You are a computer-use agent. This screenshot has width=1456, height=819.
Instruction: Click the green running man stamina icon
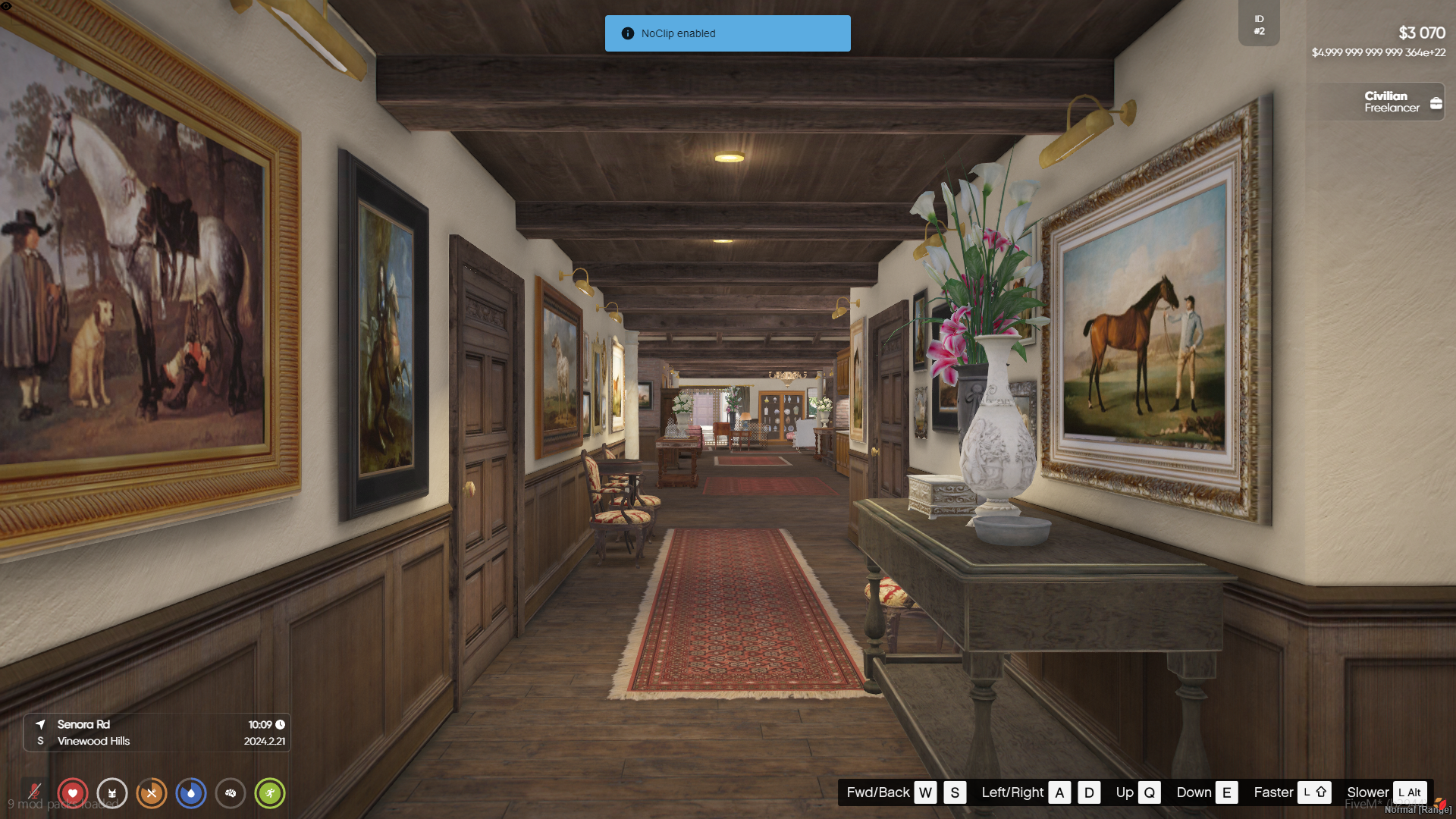tap(270, 793)
